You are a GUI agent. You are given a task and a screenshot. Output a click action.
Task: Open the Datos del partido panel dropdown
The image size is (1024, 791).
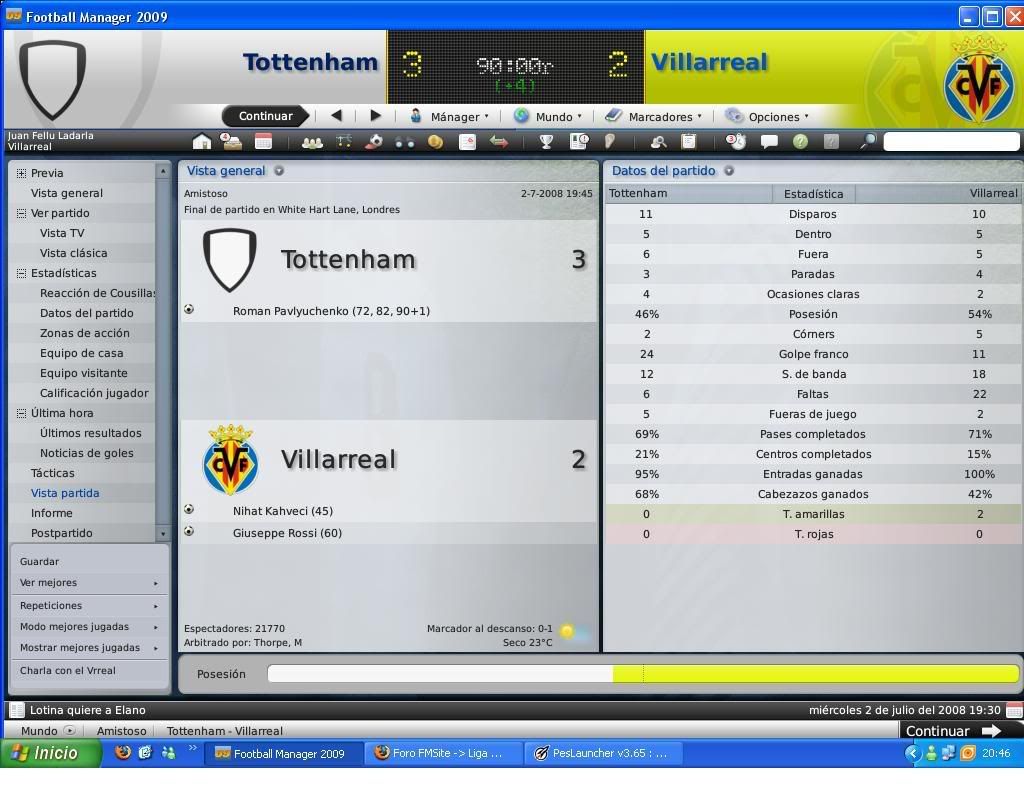tap(729, 171)
